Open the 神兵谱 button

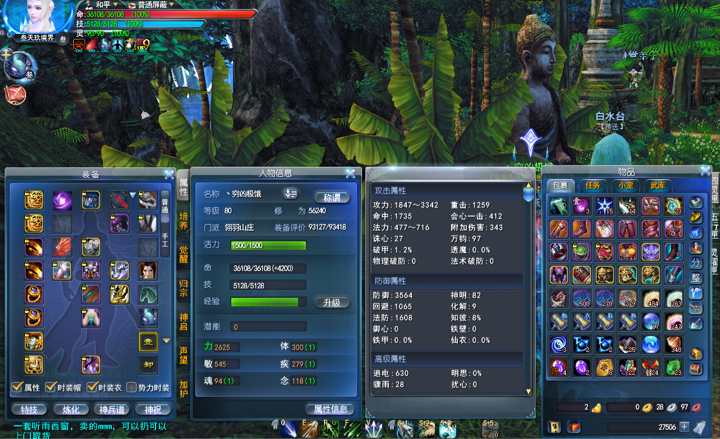[109, 409]
